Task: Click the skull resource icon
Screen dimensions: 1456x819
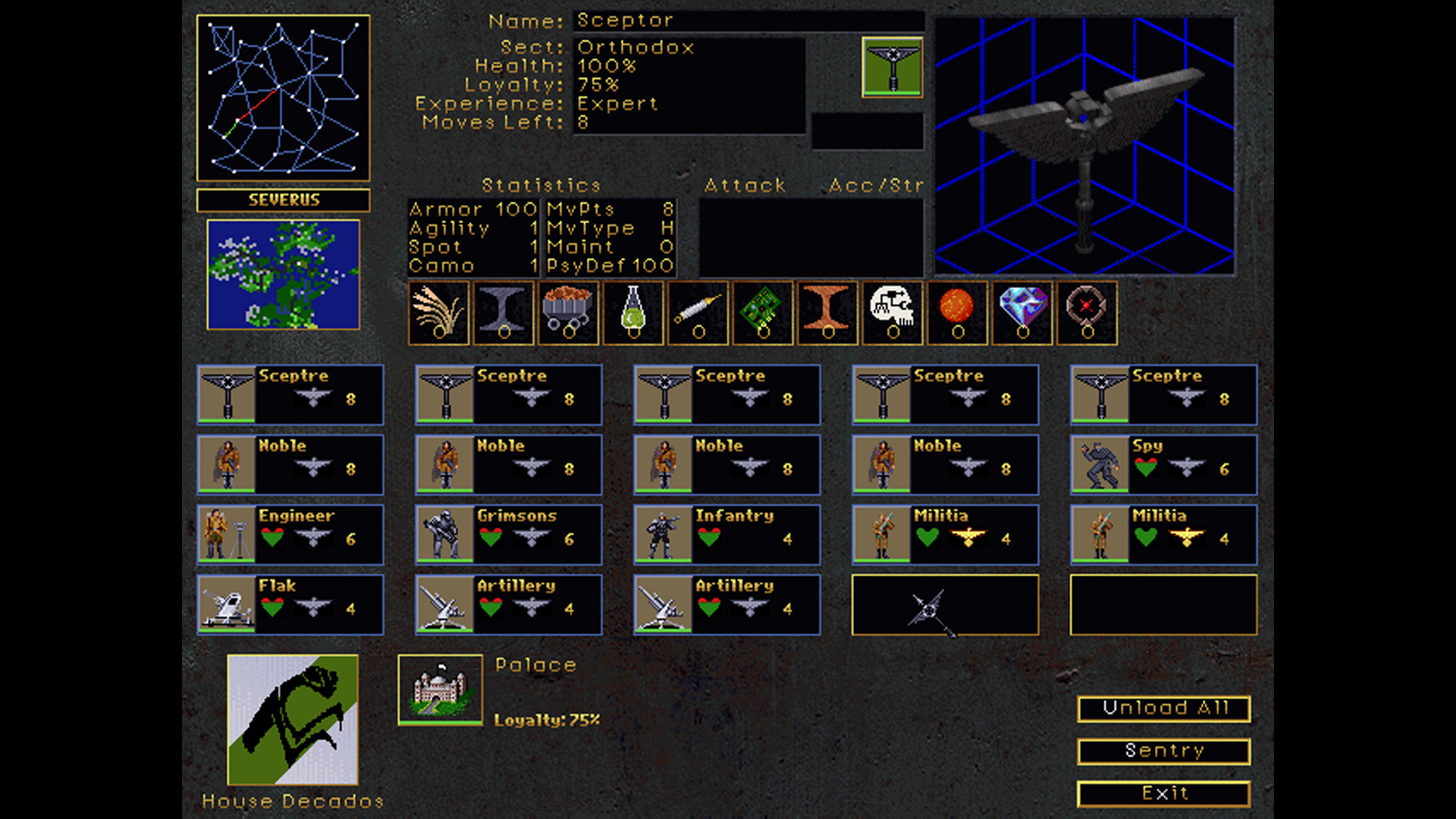Action: (x=893, y=312)
